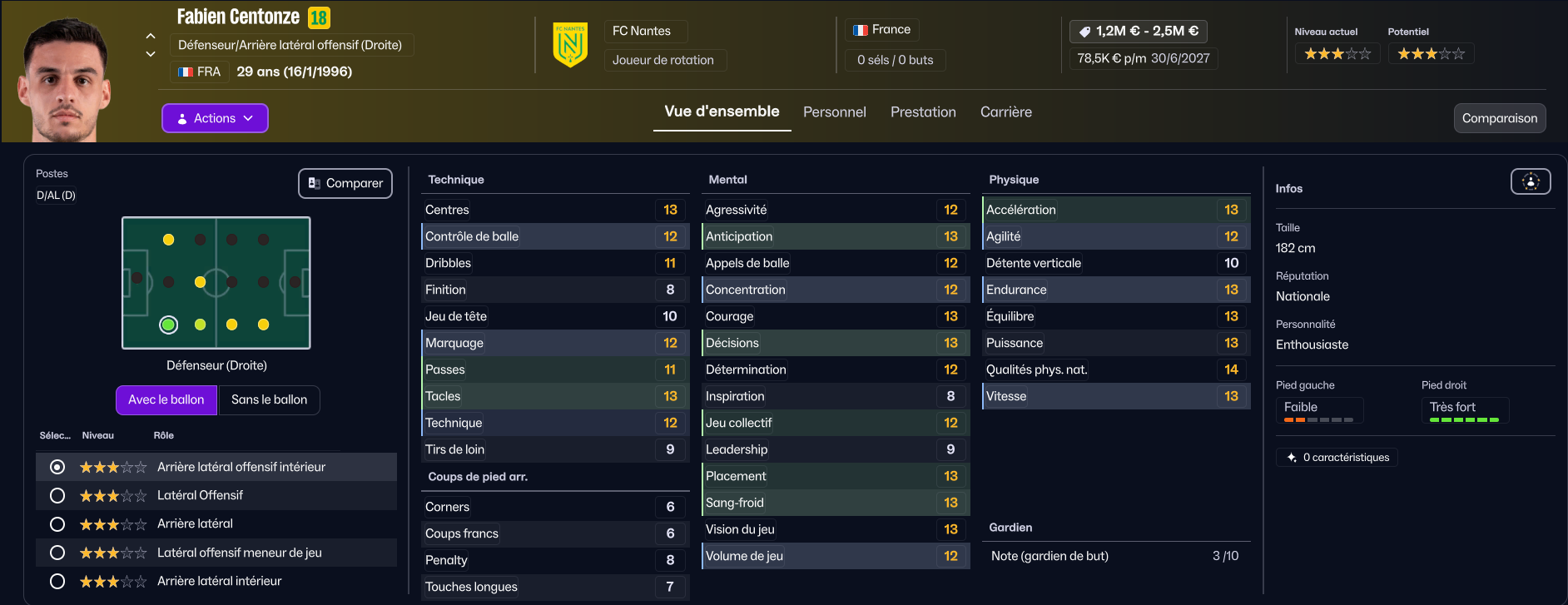Click the France nationality link

pos(882,30)
